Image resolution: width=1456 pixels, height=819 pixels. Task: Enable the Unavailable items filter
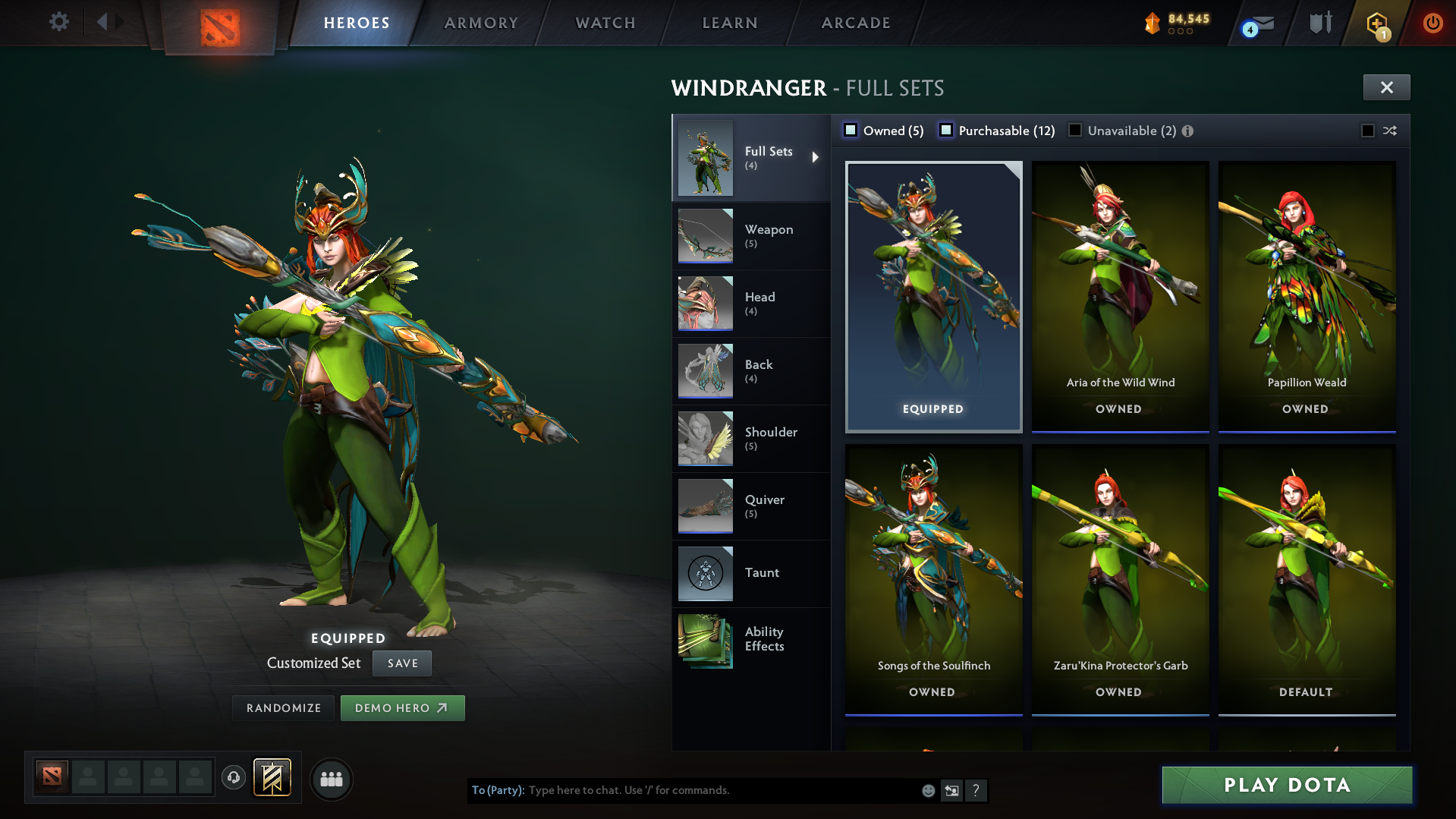coord(1075,130)
